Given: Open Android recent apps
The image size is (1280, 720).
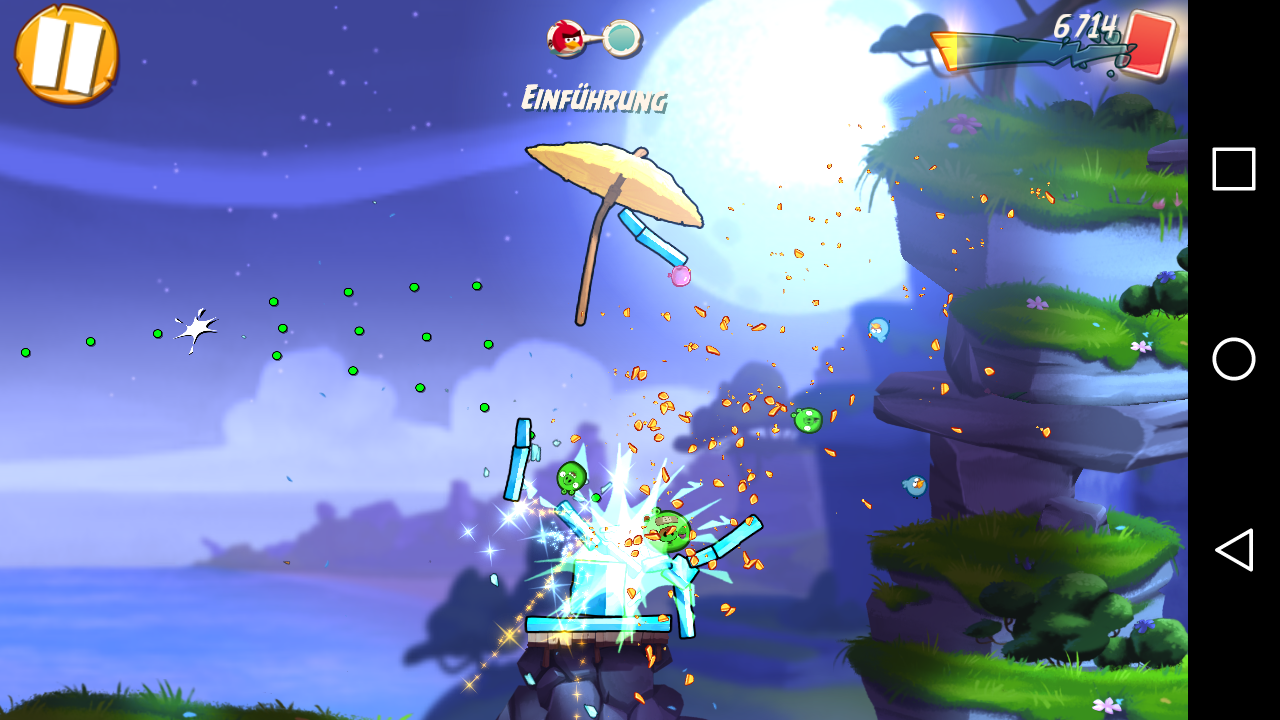Looking at the screenshot, I should pyautogui.click(x=1234, y=169).
